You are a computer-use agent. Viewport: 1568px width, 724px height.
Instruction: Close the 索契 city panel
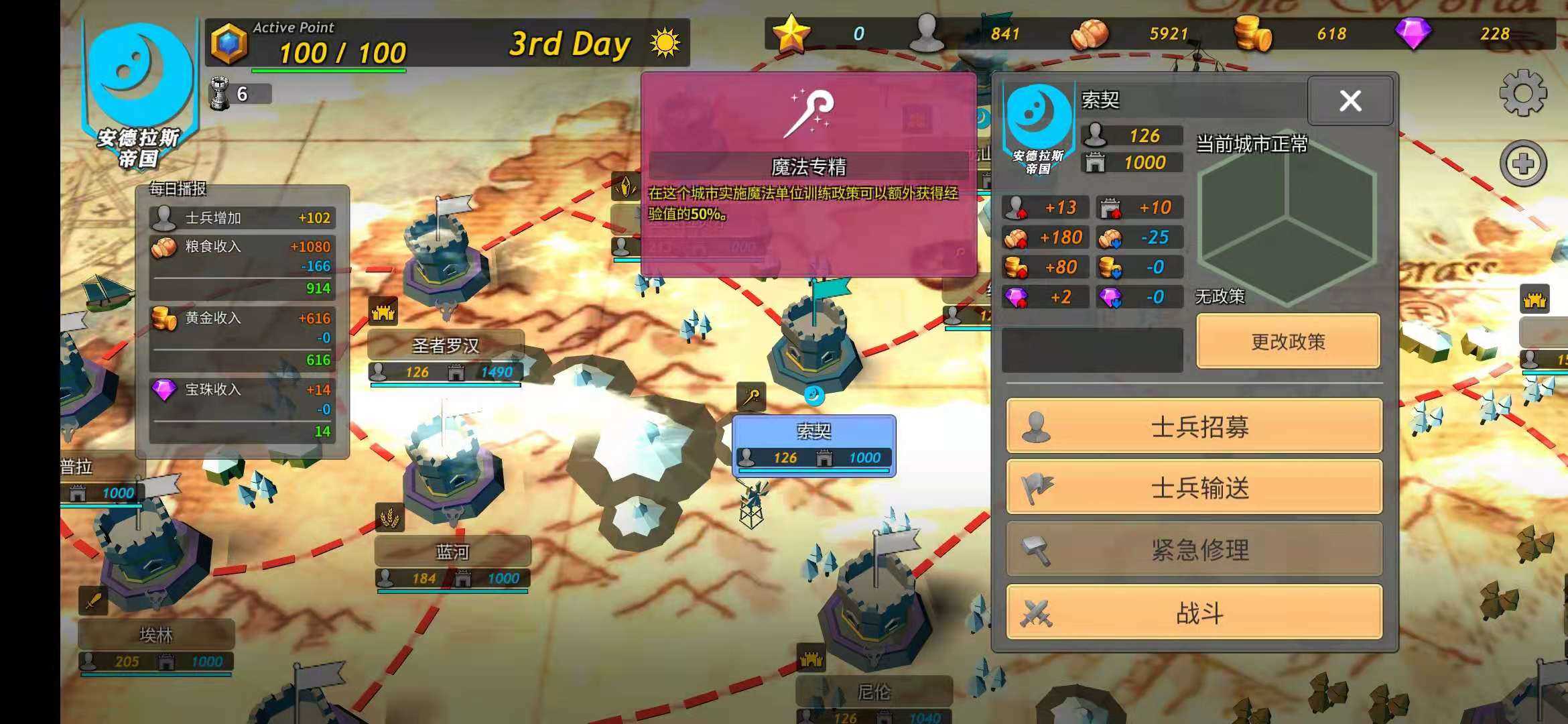pos(1350,101)
